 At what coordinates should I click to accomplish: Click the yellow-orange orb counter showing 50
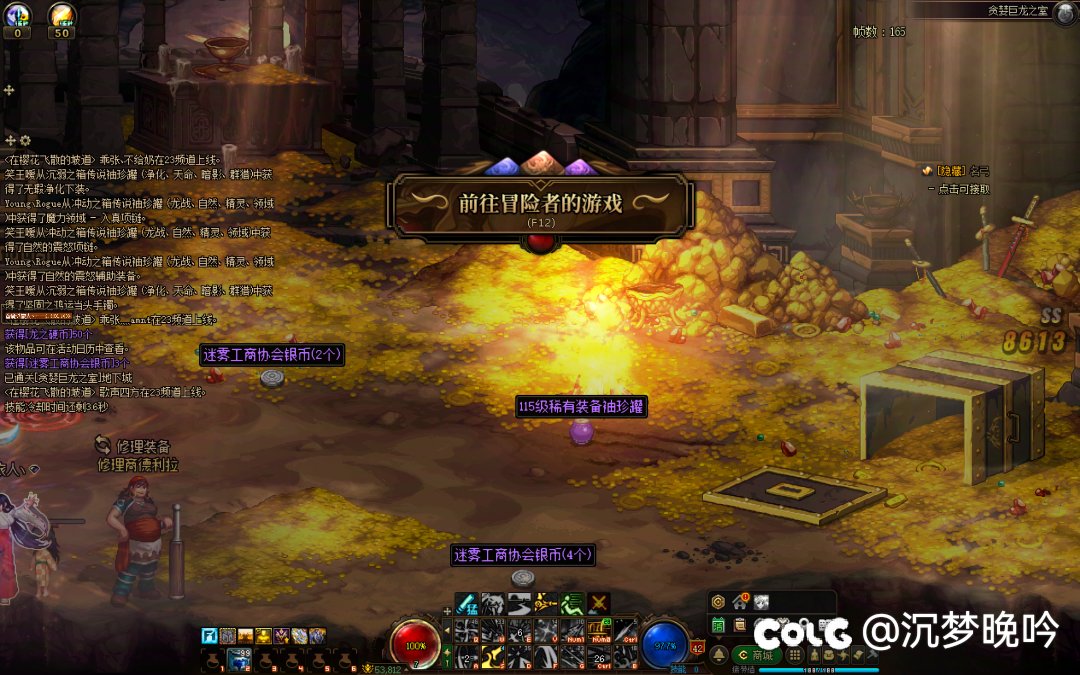pos(62,18)
